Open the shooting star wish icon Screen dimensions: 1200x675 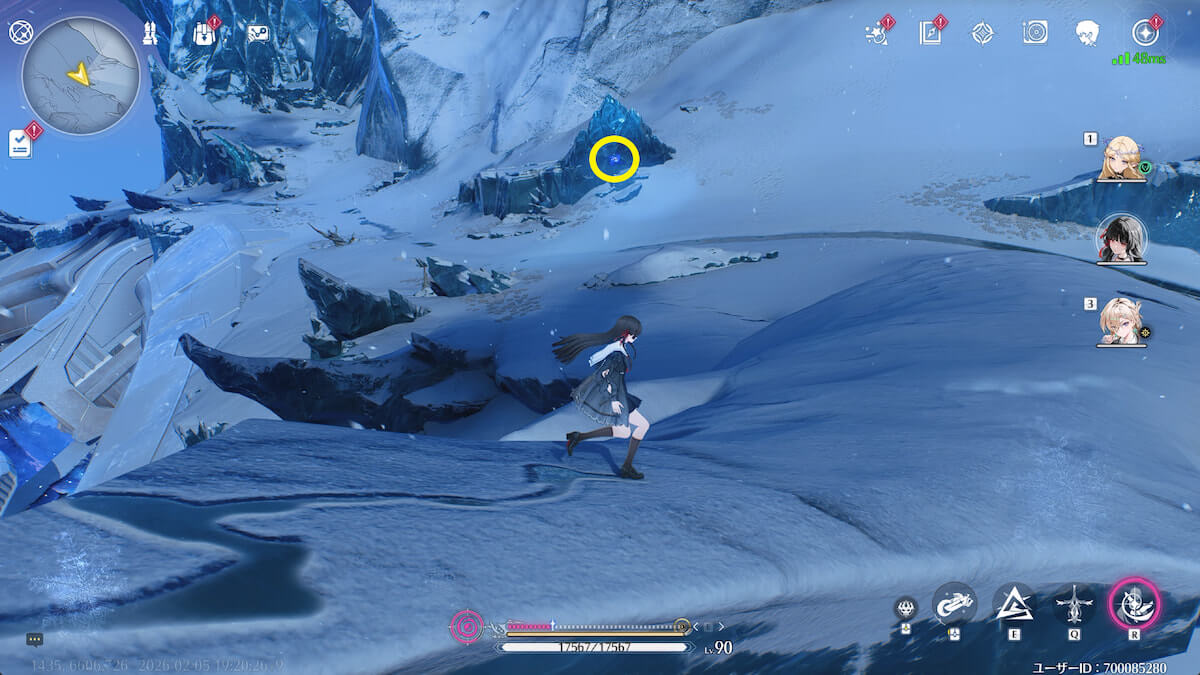(x=879, y=33)
